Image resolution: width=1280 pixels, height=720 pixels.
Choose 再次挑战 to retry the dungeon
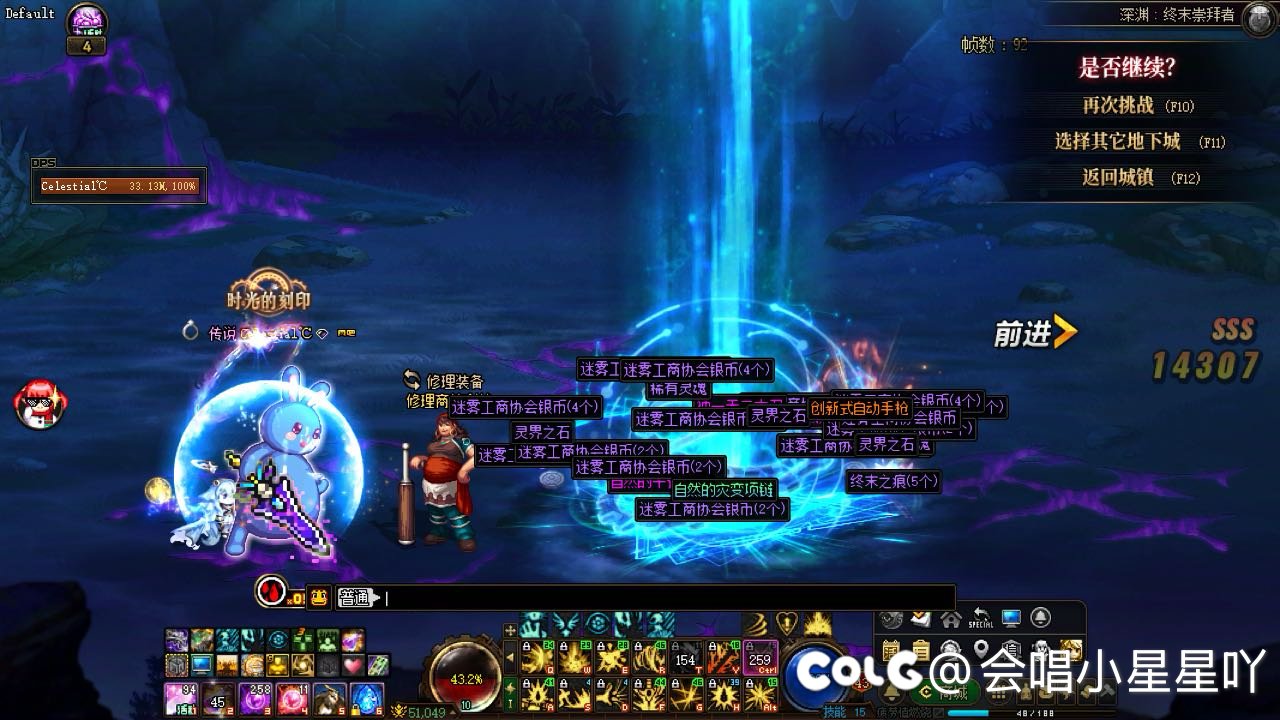[x=1137, y=105]
